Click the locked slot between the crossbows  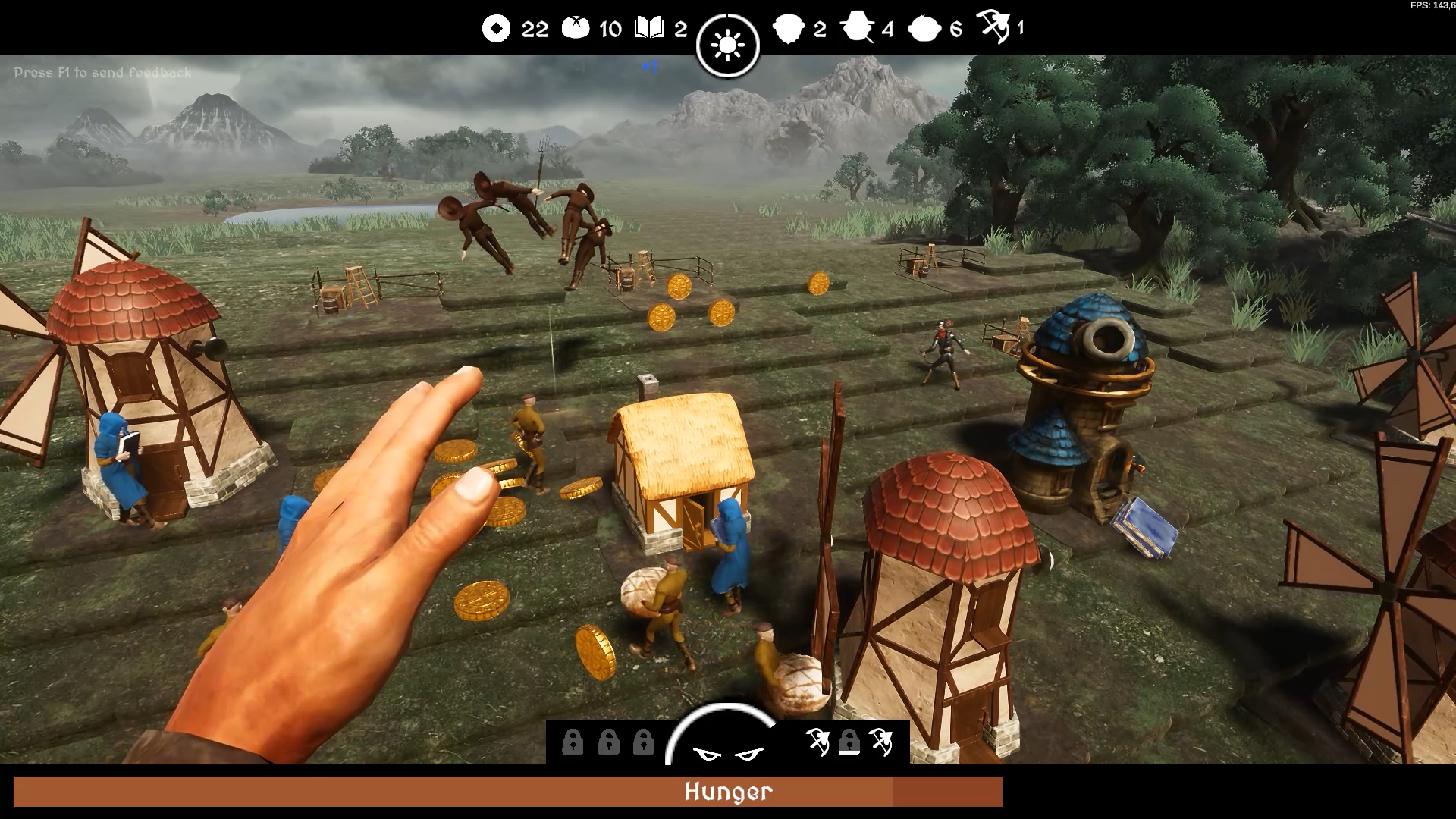[849, 742]
